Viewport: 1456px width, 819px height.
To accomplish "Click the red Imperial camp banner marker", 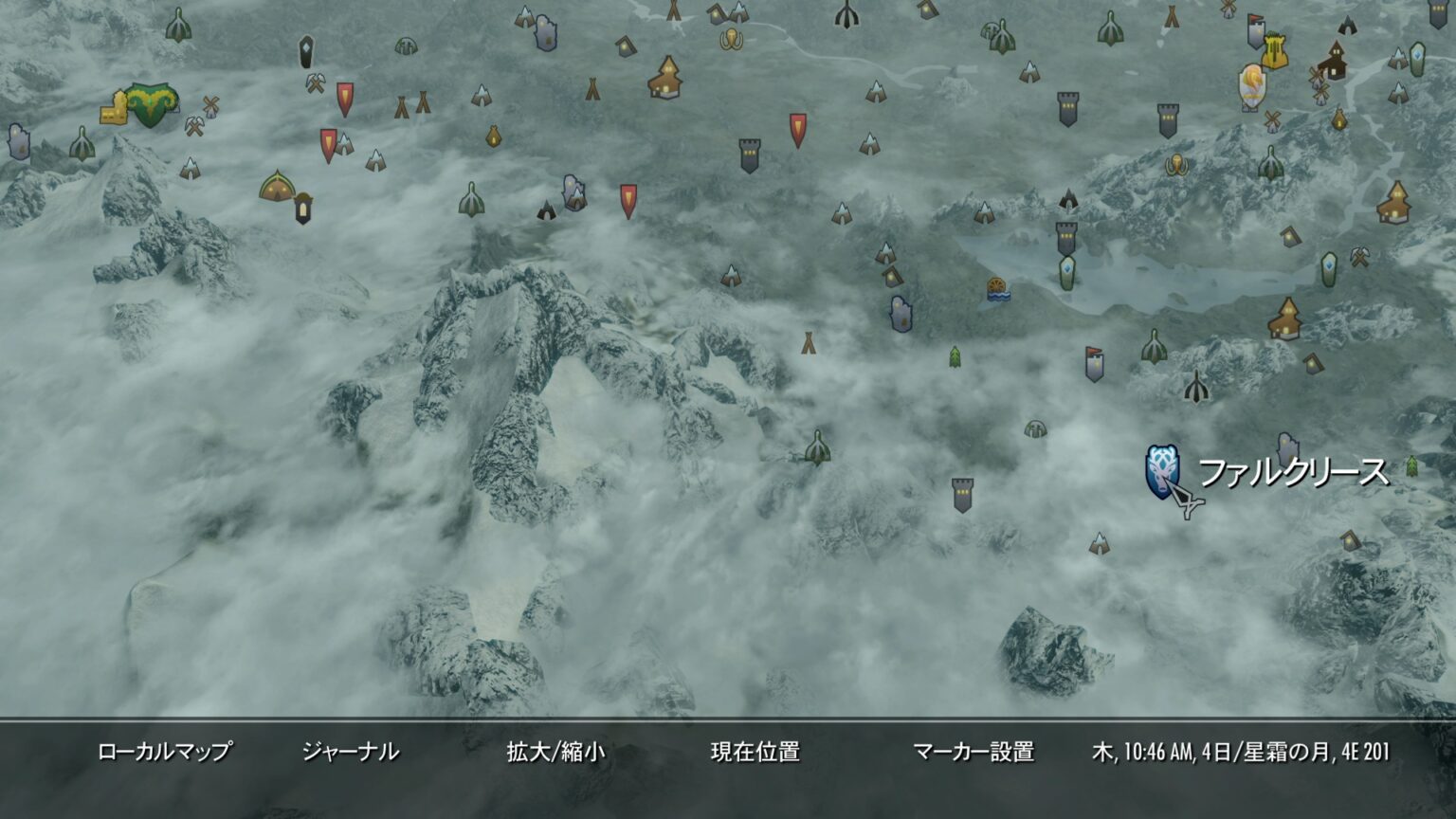I will (329, 144).
